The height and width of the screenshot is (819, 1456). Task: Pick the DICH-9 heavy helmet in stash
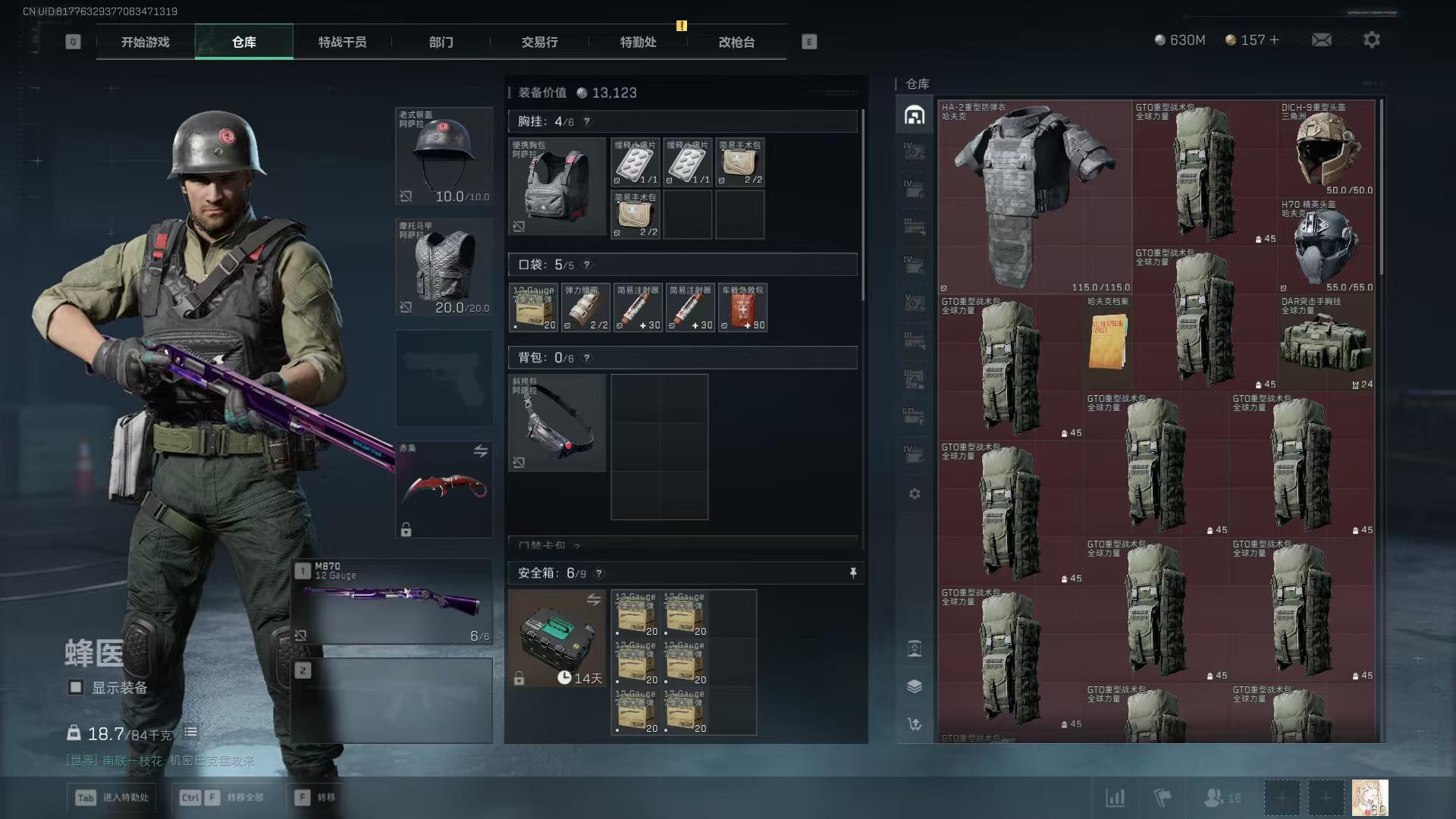point(1326,149)
